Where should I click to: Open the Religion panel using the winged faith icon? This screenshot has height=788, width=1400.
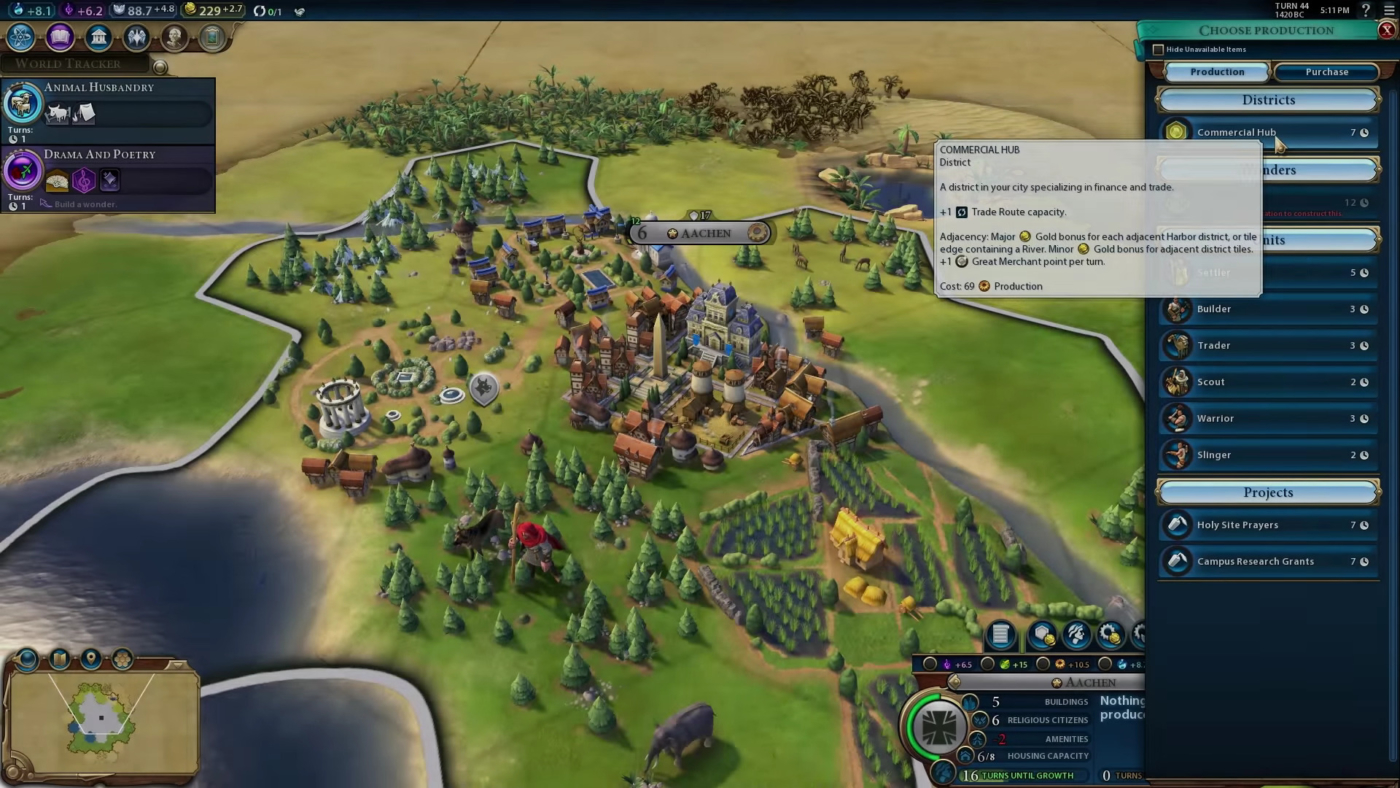tap(137, 35)
